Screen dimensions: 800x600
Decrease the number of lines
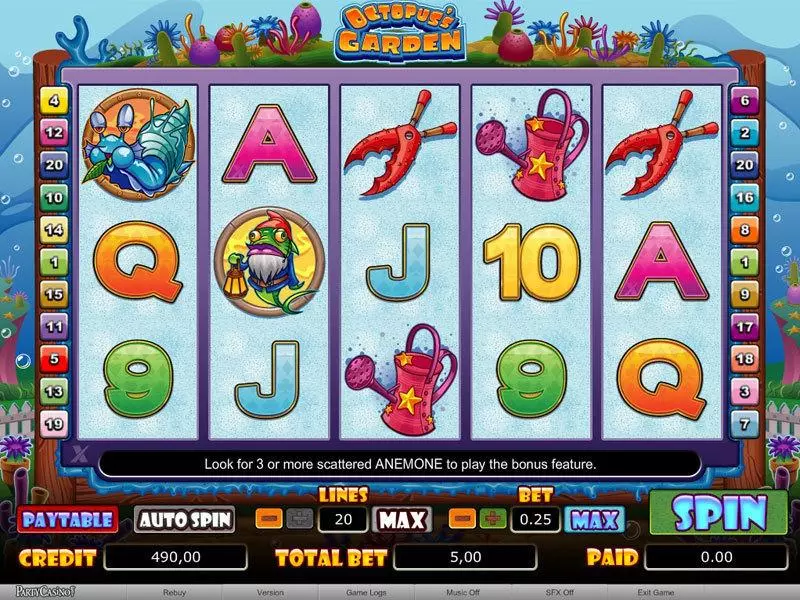(269, 520)
